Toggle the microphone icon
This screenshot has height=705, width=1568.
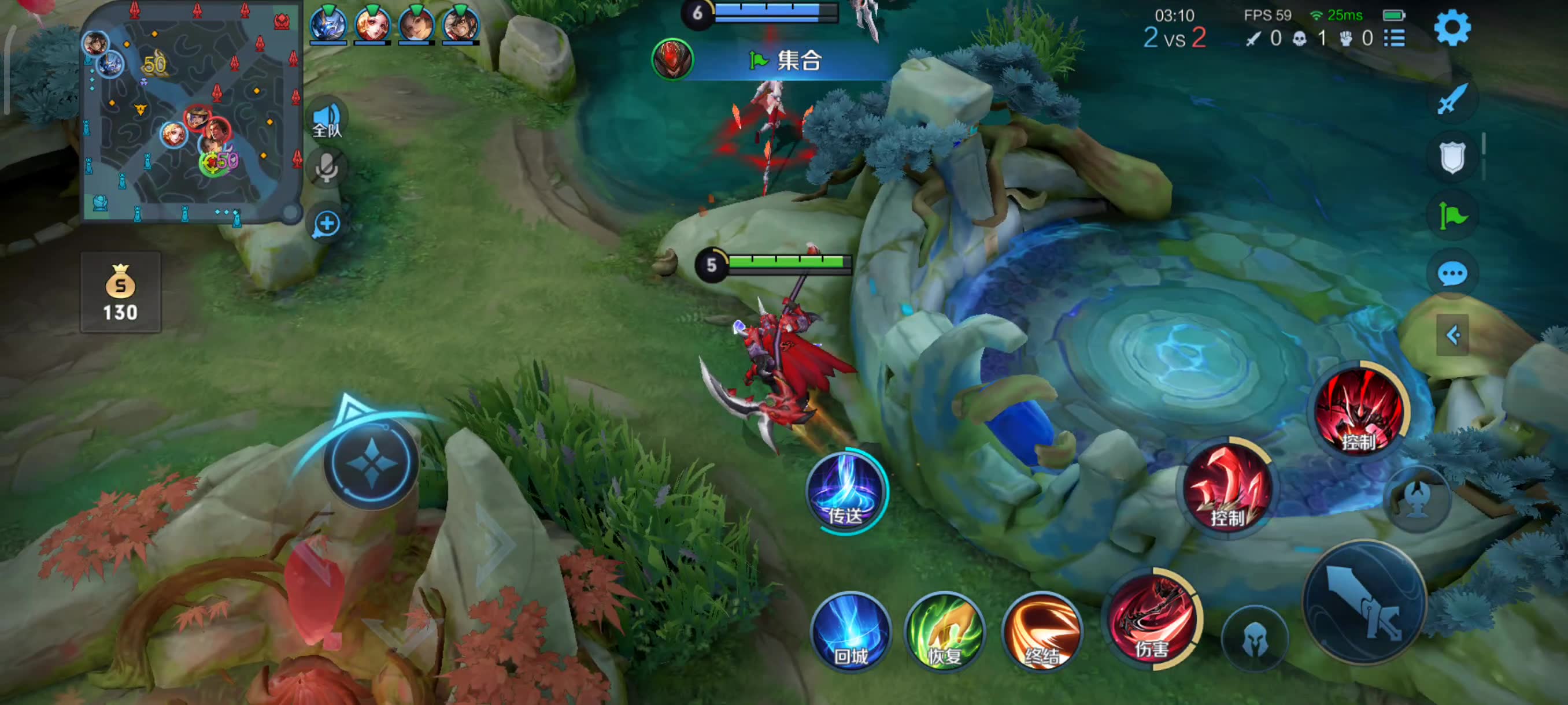tap(327, 167)
